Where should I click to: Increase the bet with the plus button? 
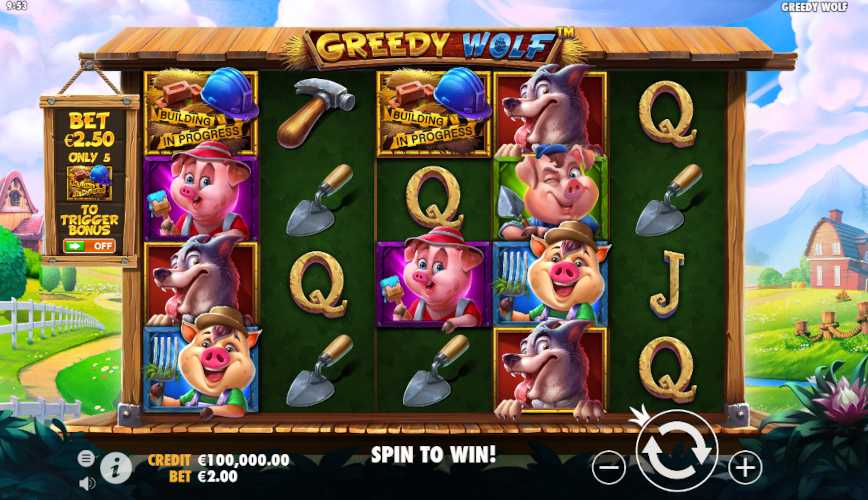click(745, 466)
